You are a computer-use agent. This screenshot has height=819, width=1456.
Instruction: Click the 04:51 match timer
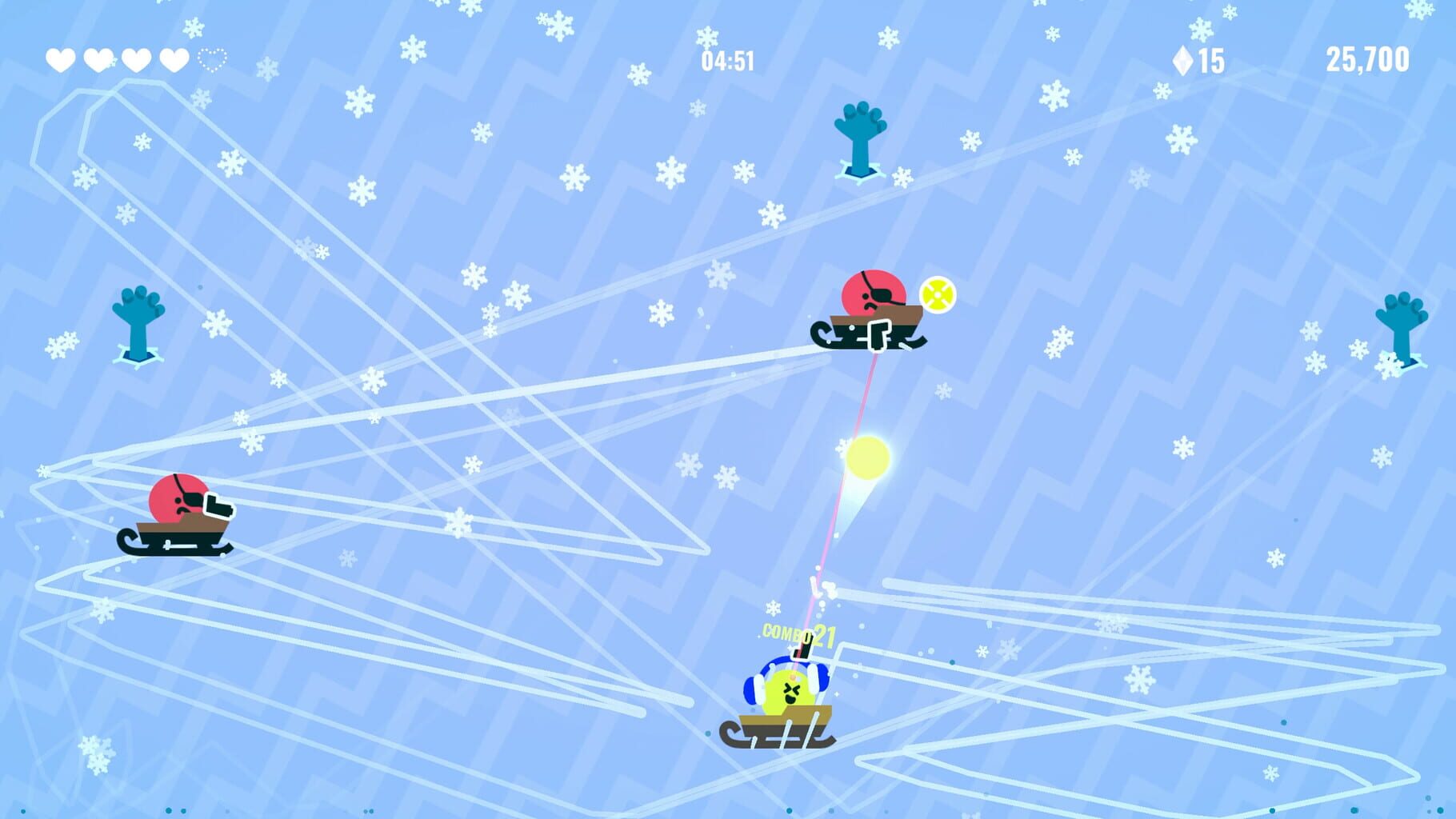(x=727, y=60)
